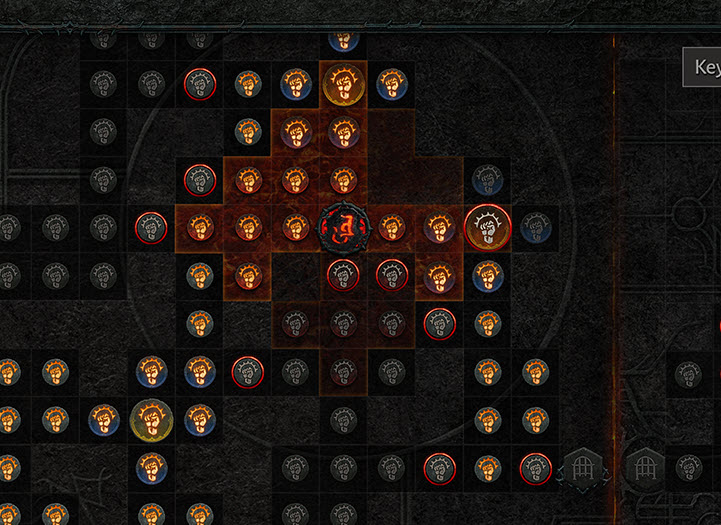
Task: Select the large red-ringed fist node
Action: click(487, 227)
